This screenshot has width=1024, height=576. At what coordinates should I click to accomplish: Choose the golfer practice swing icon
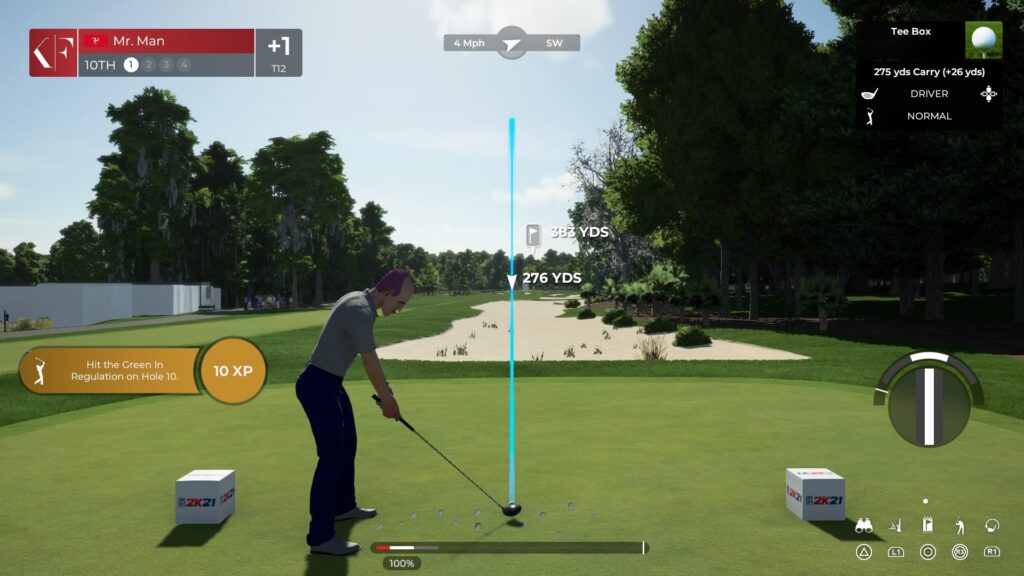coord(960,525)
